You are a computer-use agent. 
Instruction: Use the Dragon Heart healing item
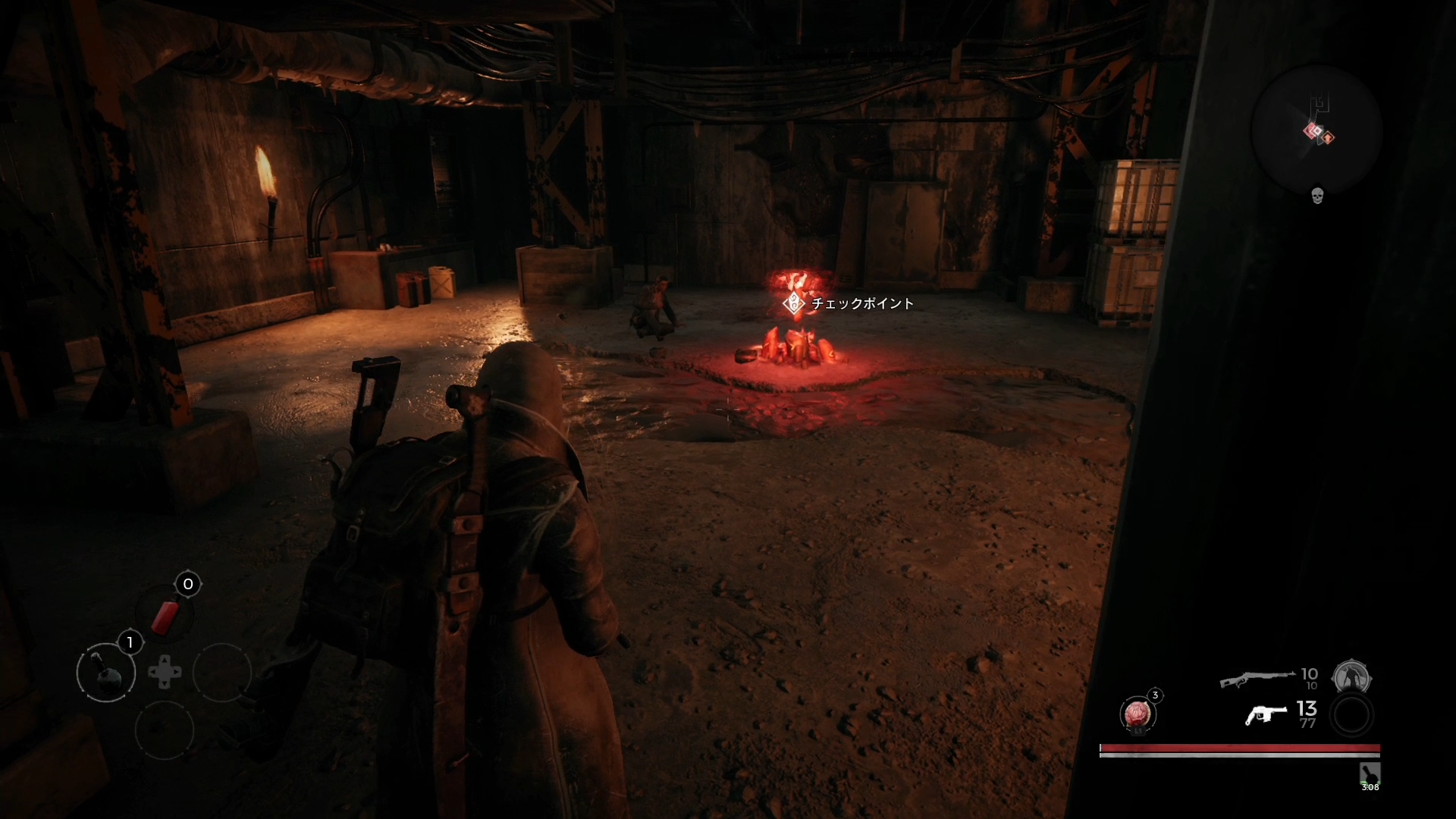click(x=1137, y=714)
